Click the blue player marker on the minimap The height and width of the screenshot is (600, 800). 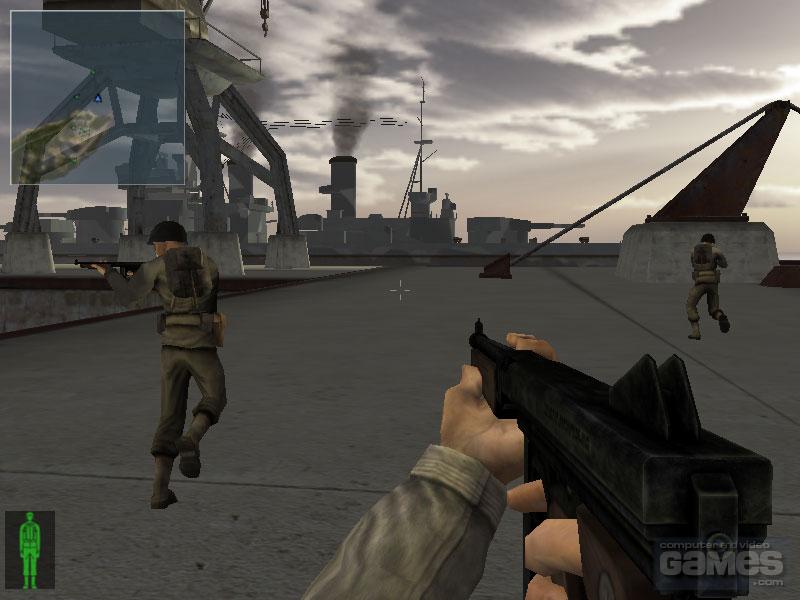click(98, 98)
